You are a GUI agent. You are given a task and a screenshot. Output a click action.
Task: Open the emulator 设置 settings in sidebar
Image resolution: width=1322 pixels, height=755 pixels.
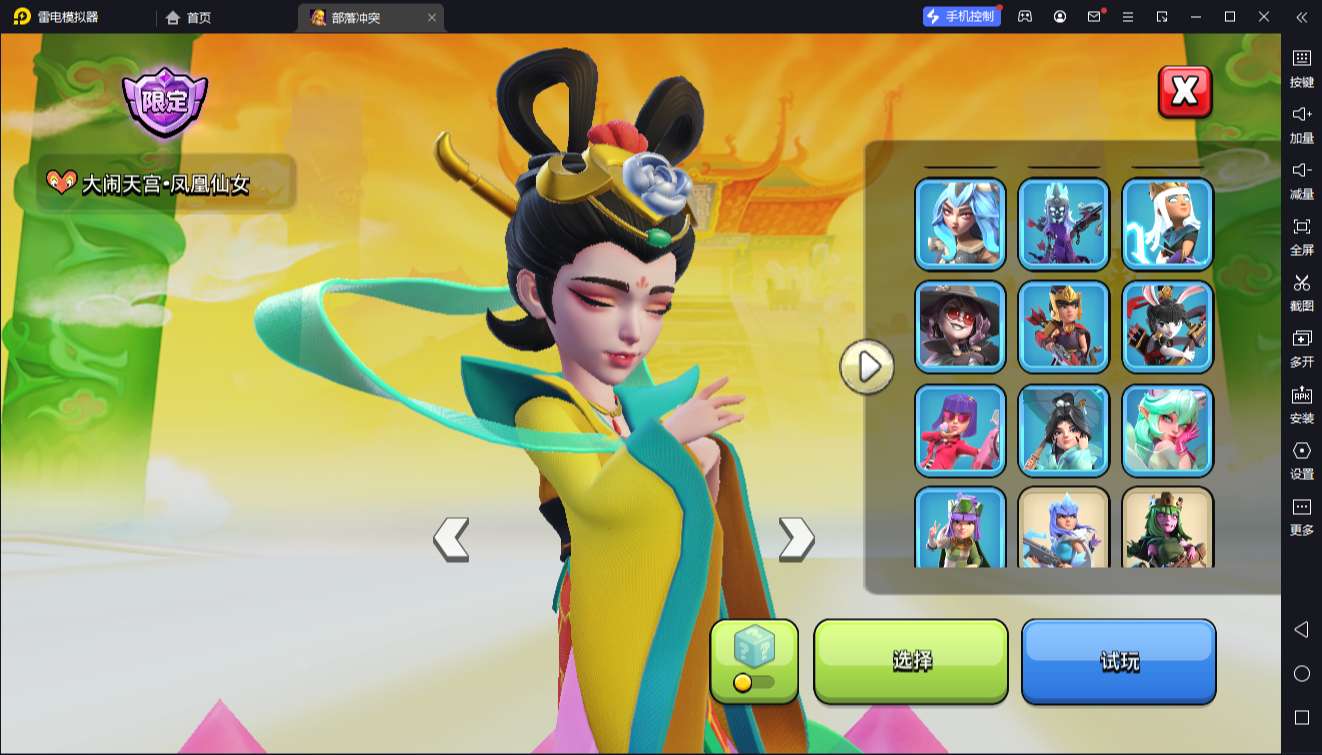(x=1301, y=460)
